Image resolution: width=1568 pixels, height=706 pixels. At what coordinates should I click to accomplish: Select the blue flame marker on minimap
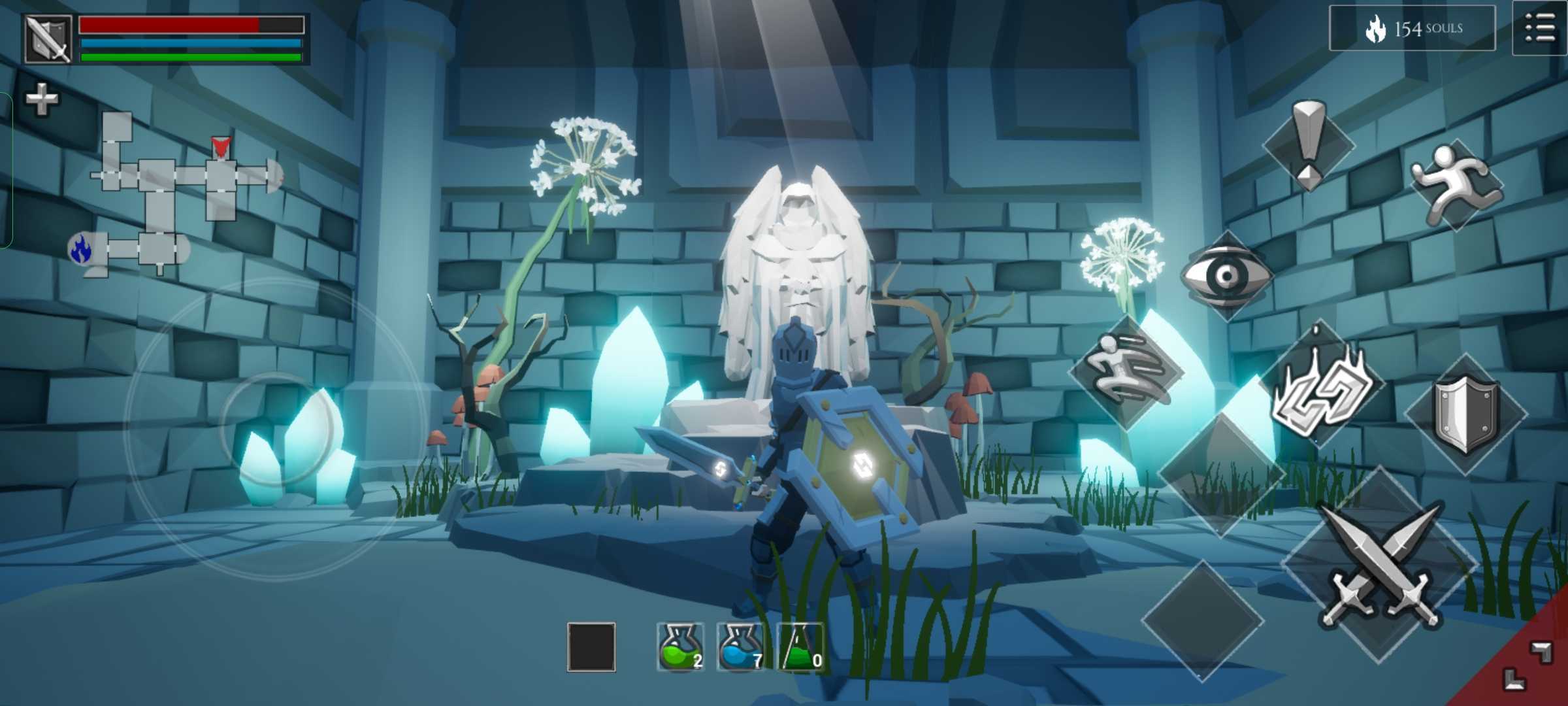[81, 248]
